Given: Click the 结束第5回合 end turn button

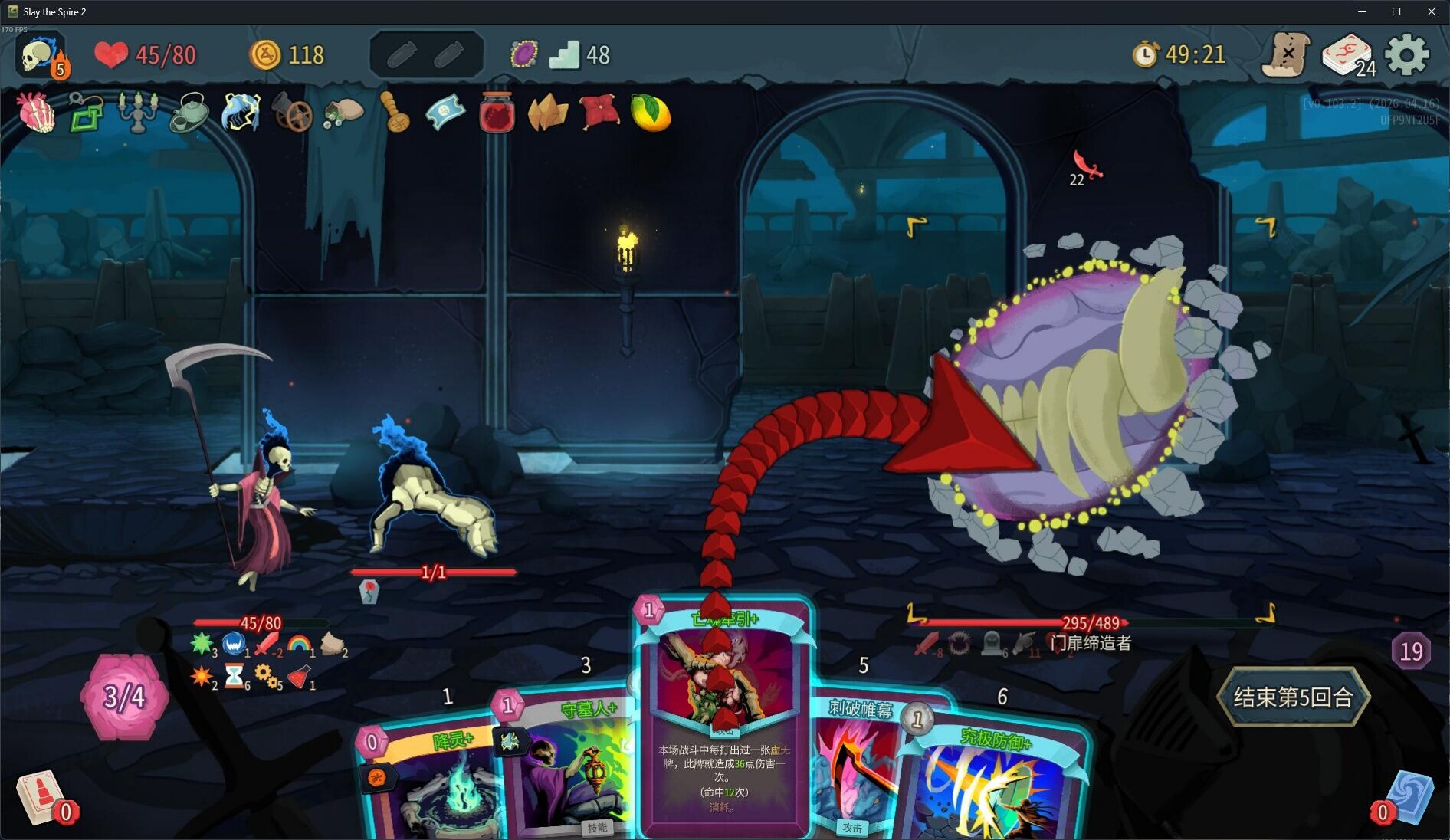Looking at the screenshot, I should click(1292, 697).
